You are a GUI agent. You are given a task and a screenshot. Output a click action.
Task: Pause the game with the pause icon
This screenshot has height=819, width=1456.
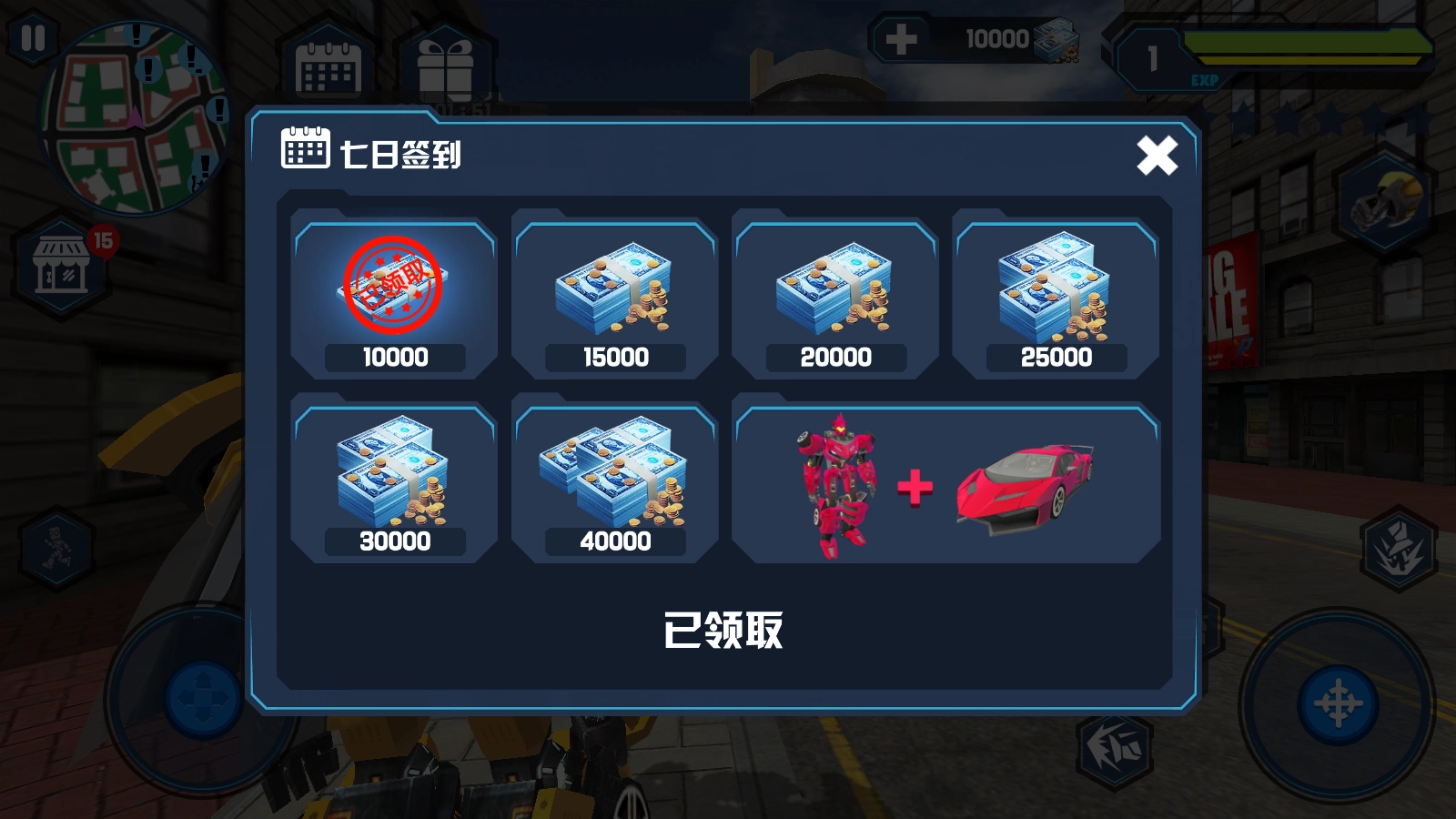tap(35, 38)
